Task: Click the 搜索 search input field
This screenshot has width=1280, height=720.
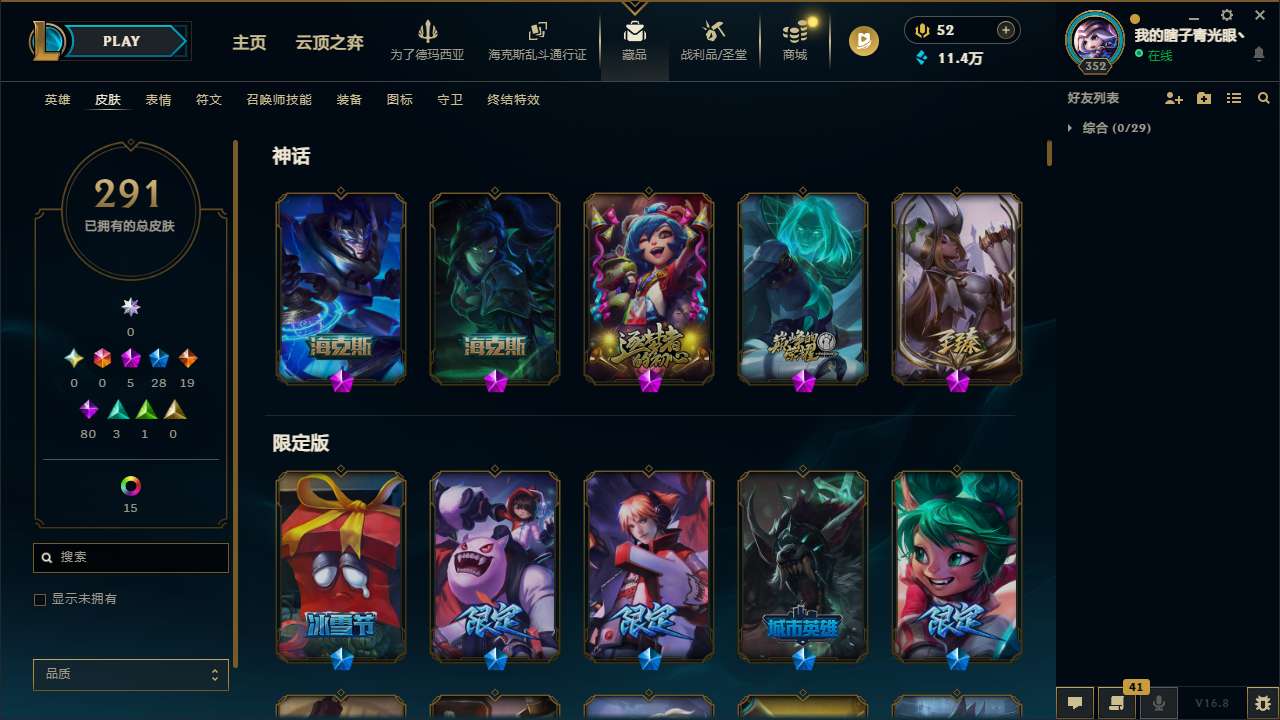Action: point(130,557)
